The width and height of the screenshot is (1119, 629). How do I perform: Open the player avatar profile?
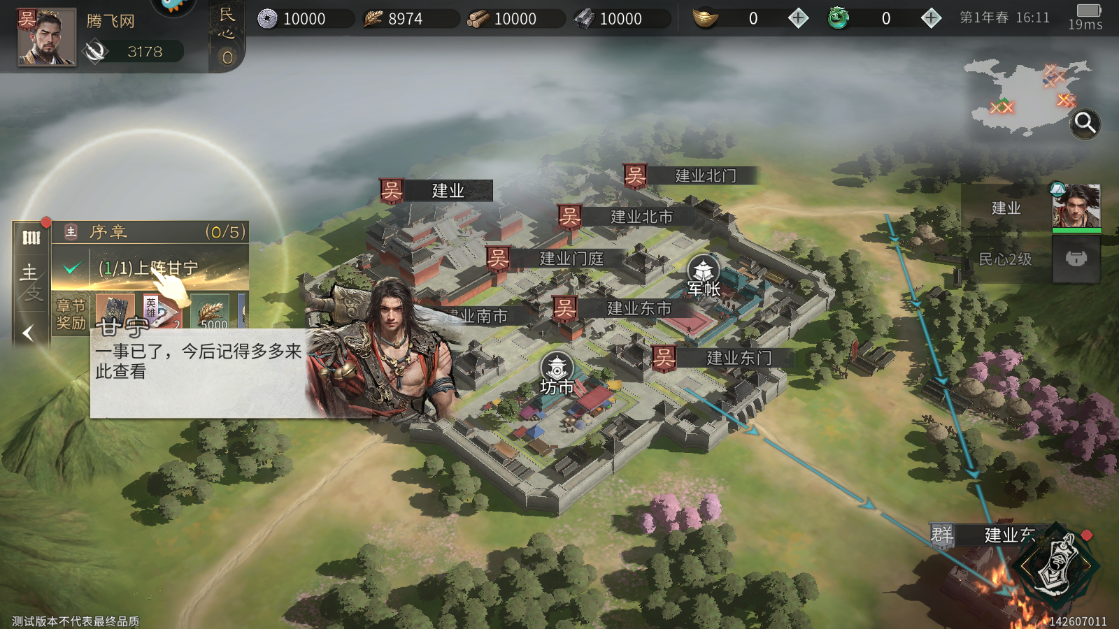46,37
